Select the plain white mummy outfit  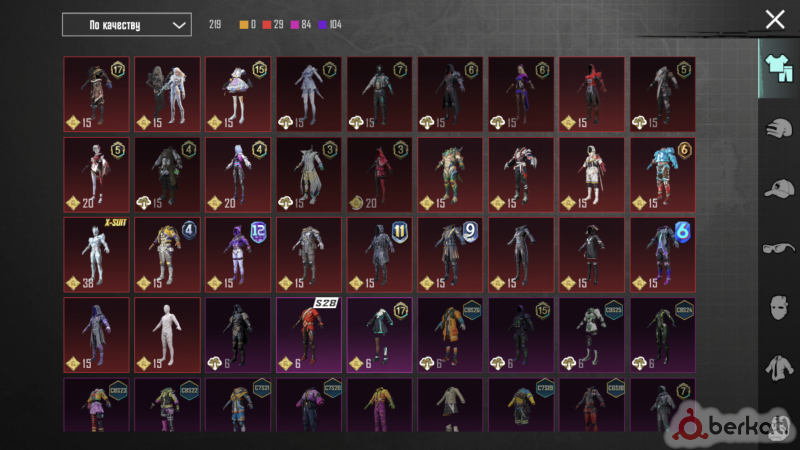tap(167, 334)
